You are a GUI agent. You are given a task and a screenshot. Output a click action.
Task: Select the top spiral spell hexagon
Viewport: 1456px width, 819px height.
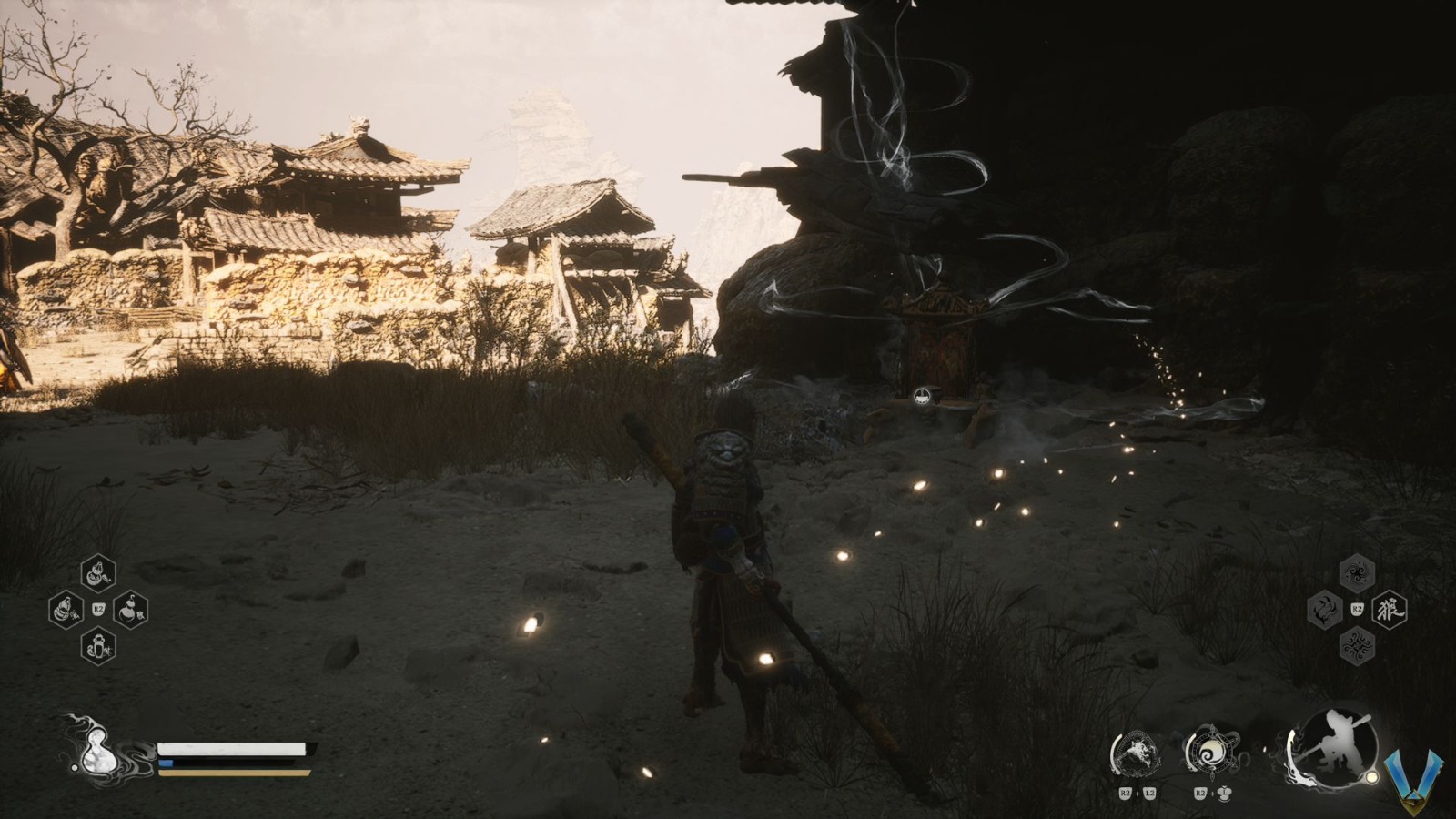(1355, 571)
